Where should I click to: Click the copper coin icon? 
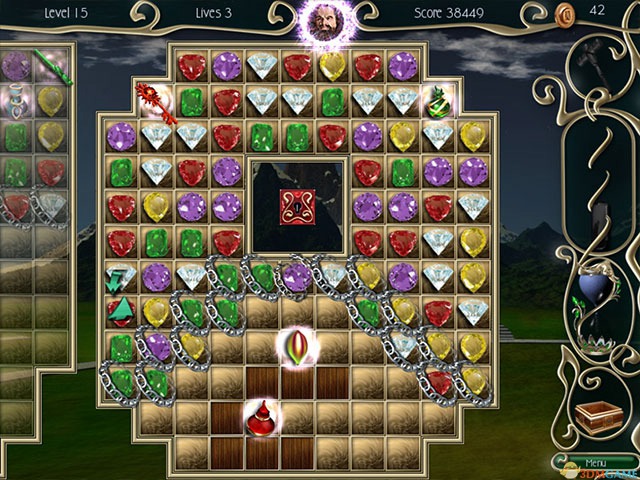click(565, 14)
